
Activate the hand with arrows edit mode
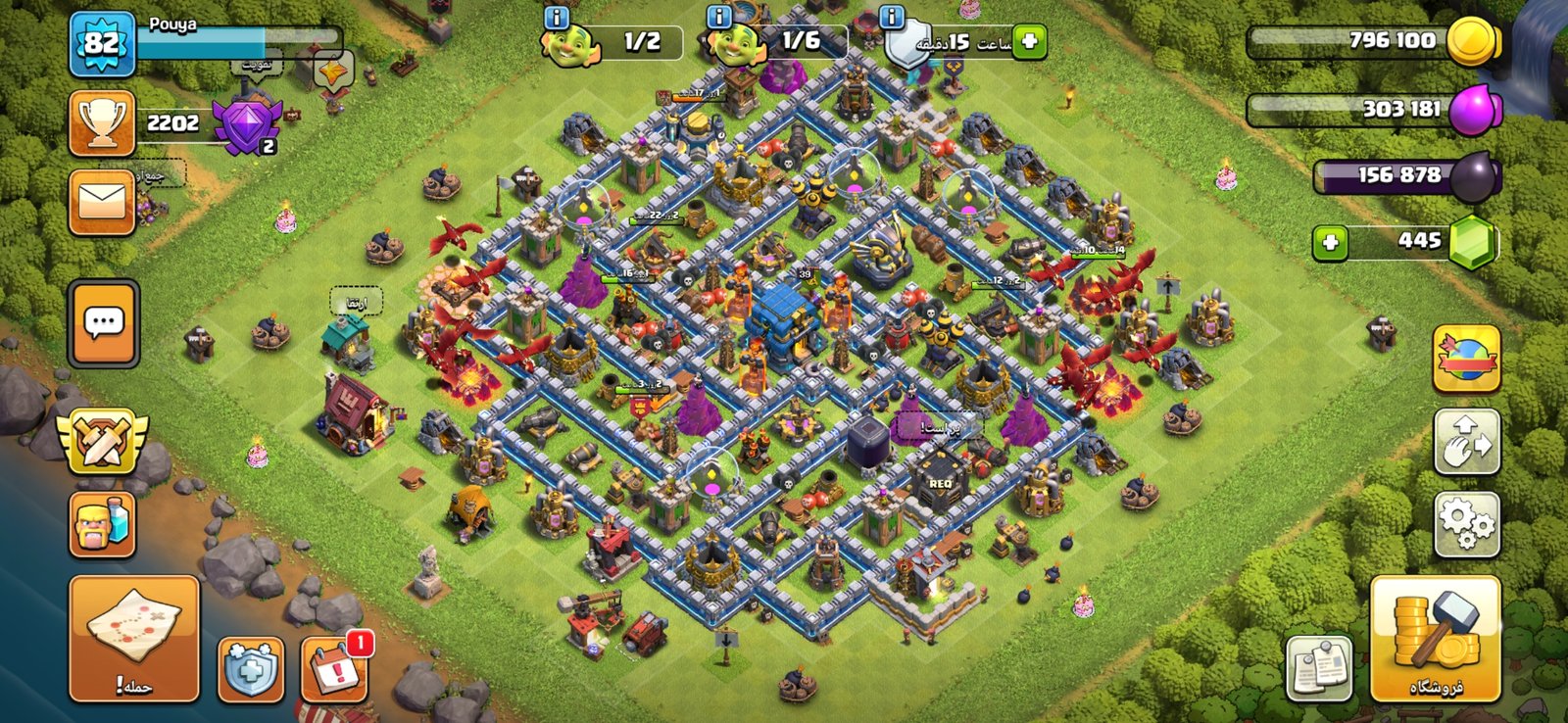(x=1466, y=442)
